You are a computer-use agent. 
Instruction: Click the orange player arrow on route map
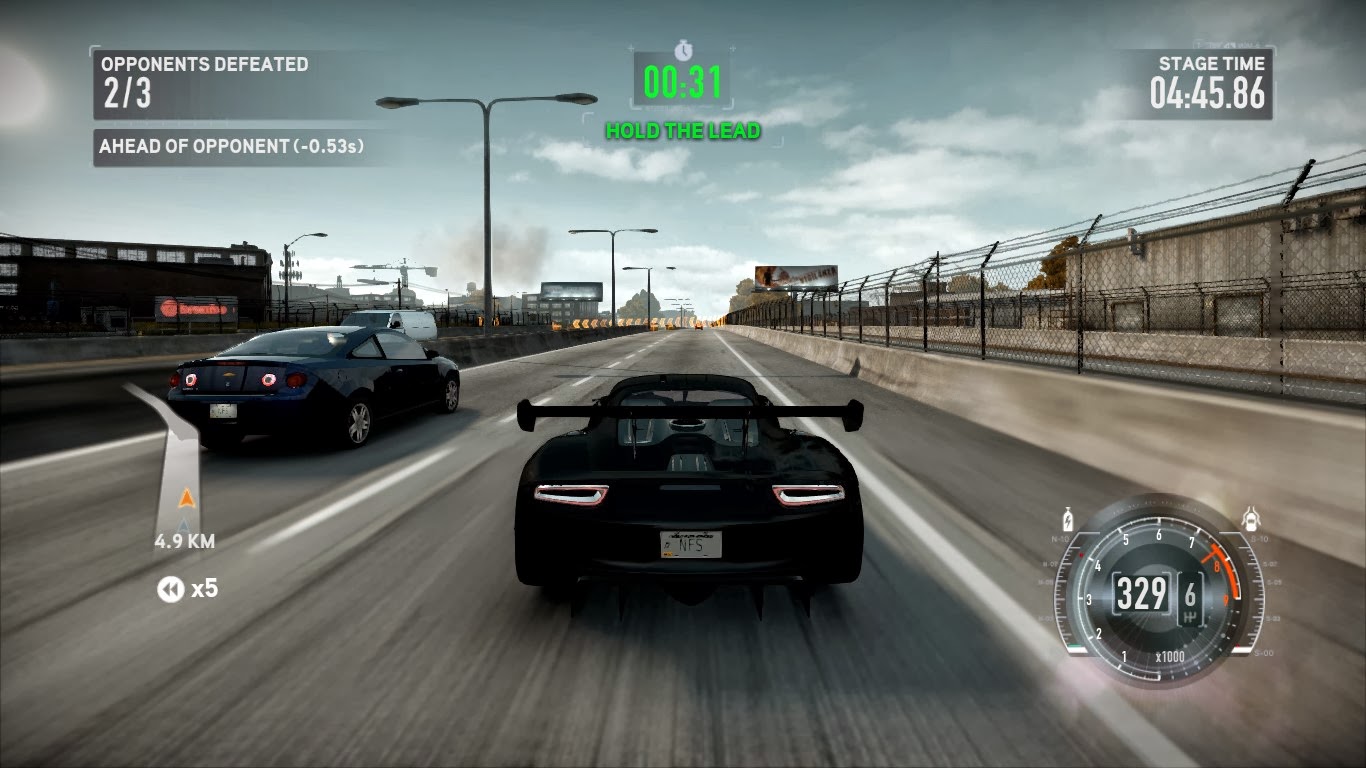tap(185, 497)
